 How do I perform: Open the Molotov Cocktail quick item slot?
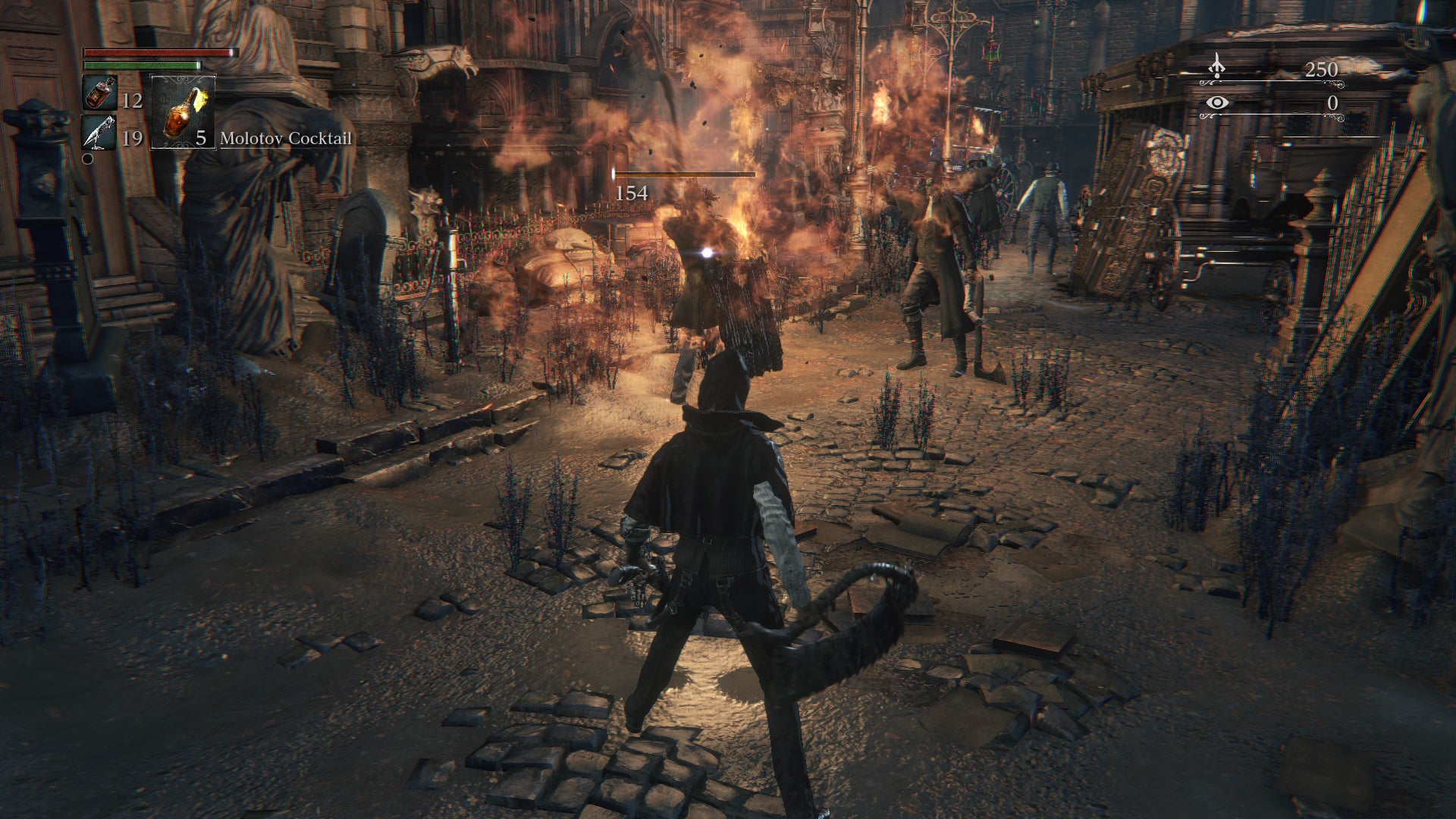click(x=180, y=114)
